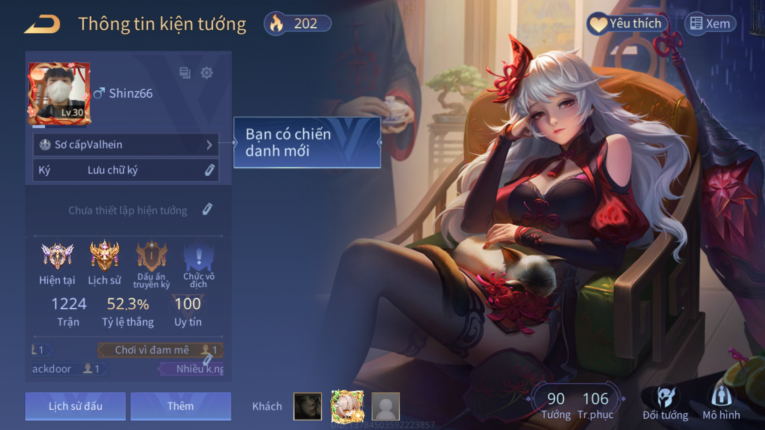Show the Hiện tại rank badge

click(x=57, y=262)
